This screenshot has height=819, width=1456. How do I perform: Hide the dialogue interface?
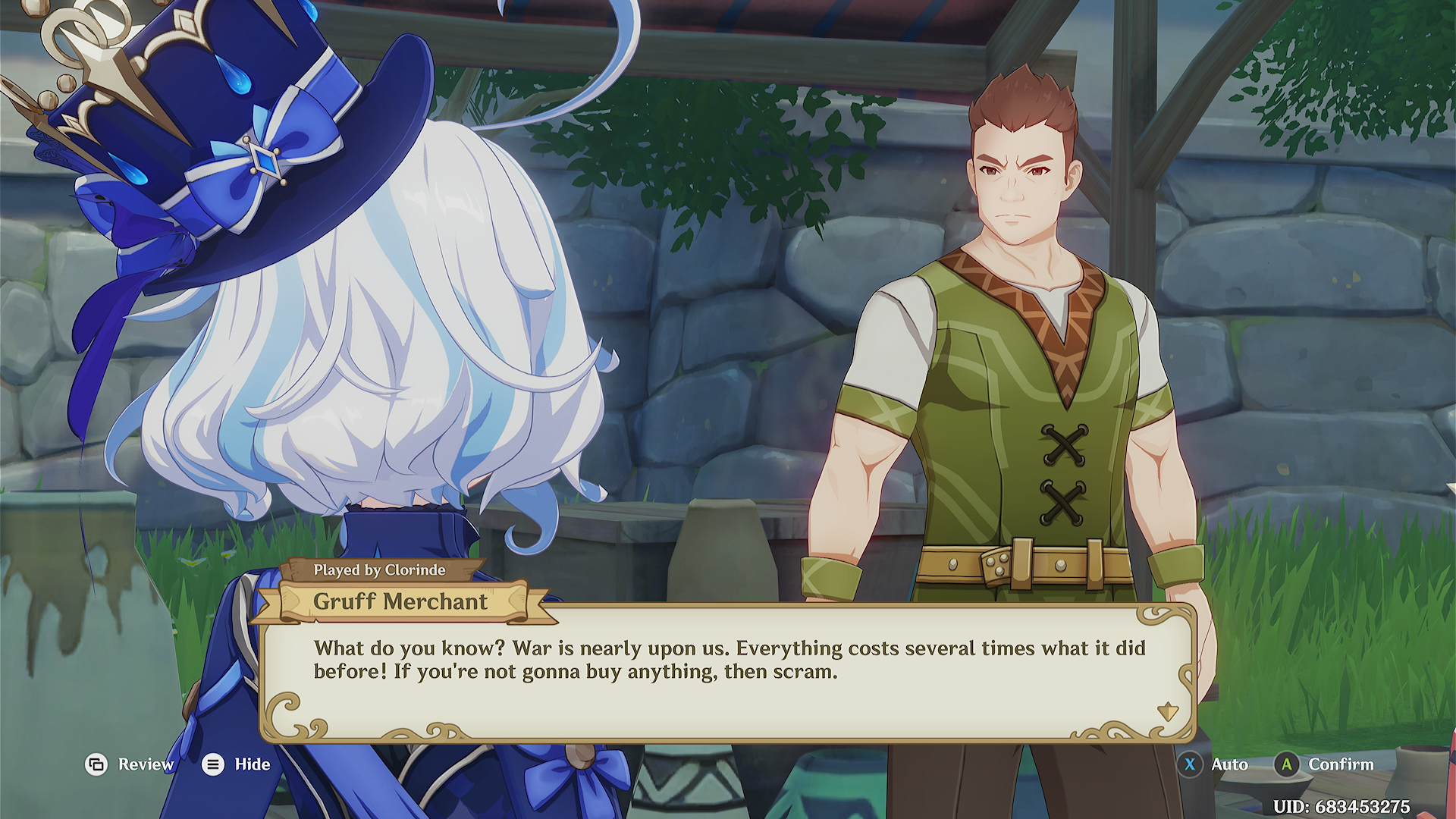[x=237, y=764]
